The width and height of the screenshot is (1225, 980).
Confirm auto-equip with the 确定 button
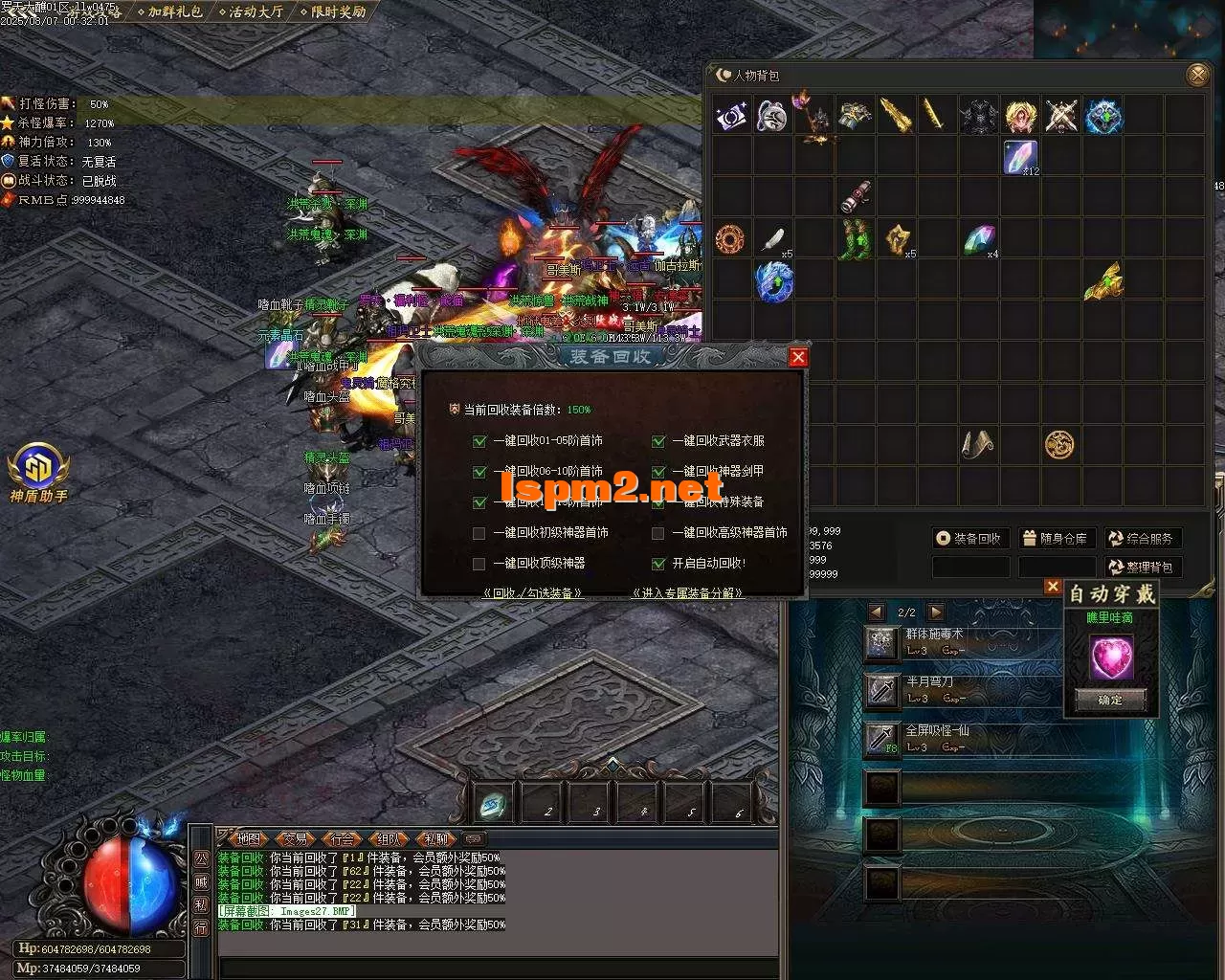tap(1110, 700)
